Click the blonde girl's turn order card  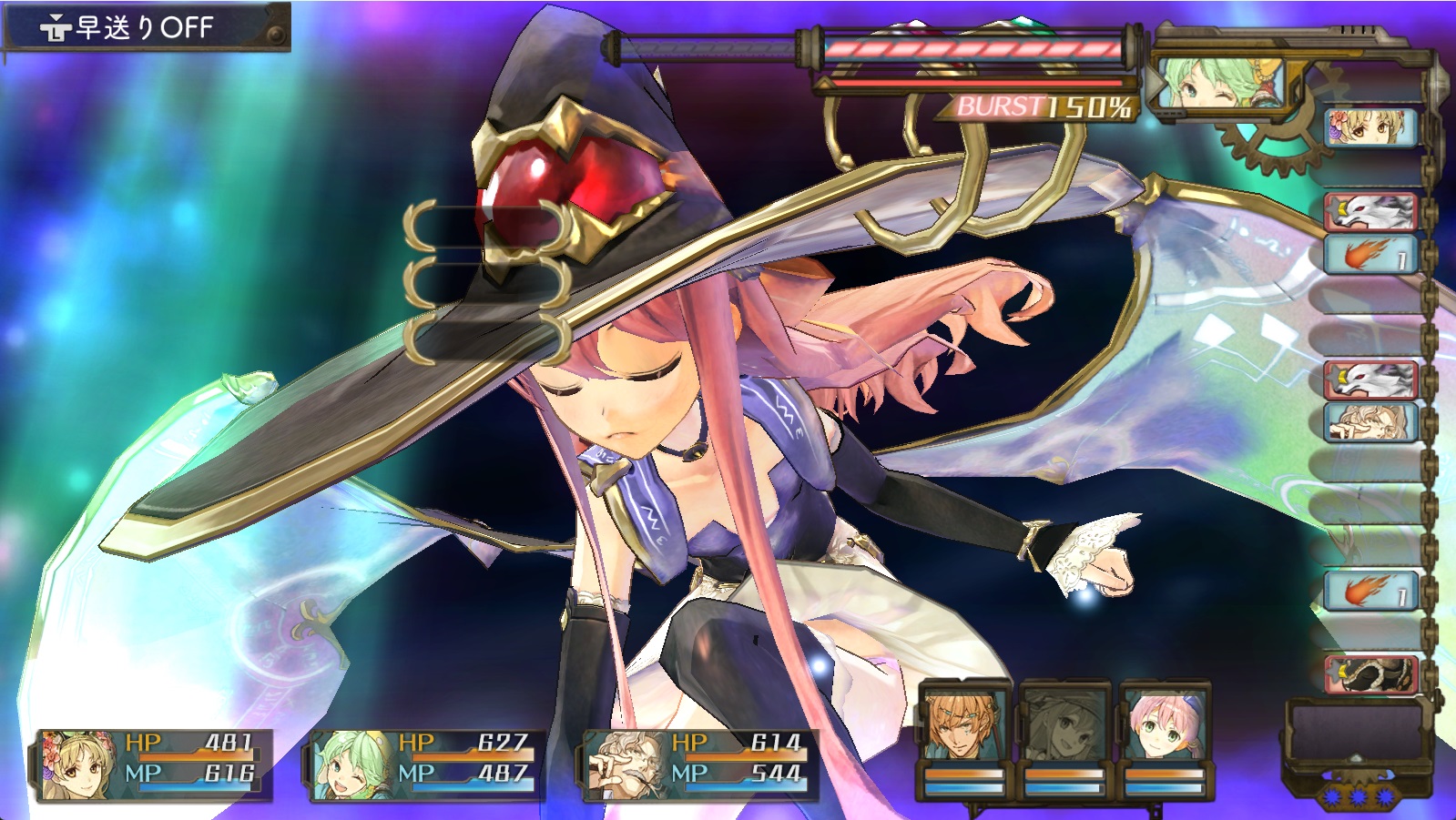[x=1369, y=127]
